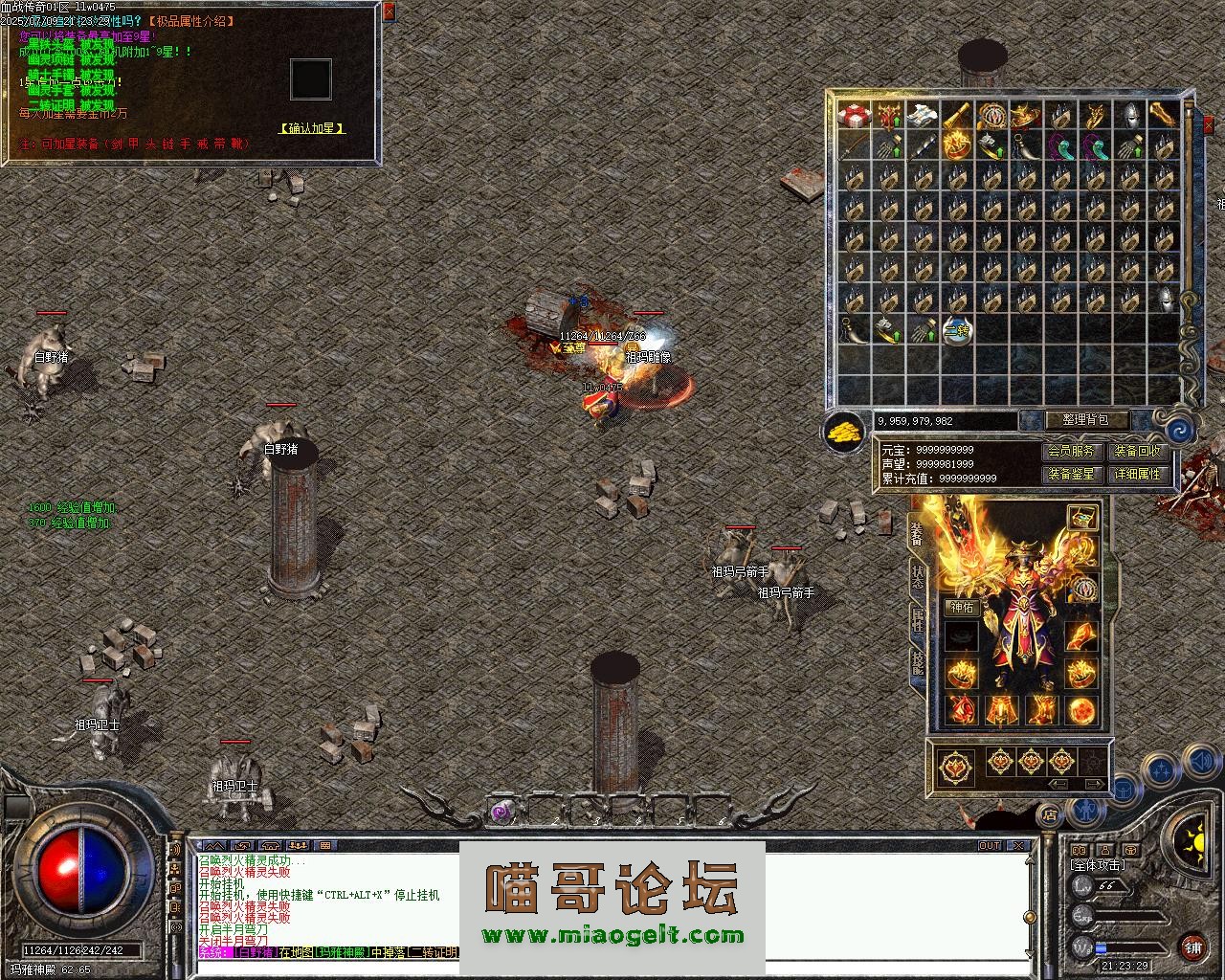Switch to the 技能 skills tab
The width and height of the screenshot is (1225, 980).
[918, 662]
